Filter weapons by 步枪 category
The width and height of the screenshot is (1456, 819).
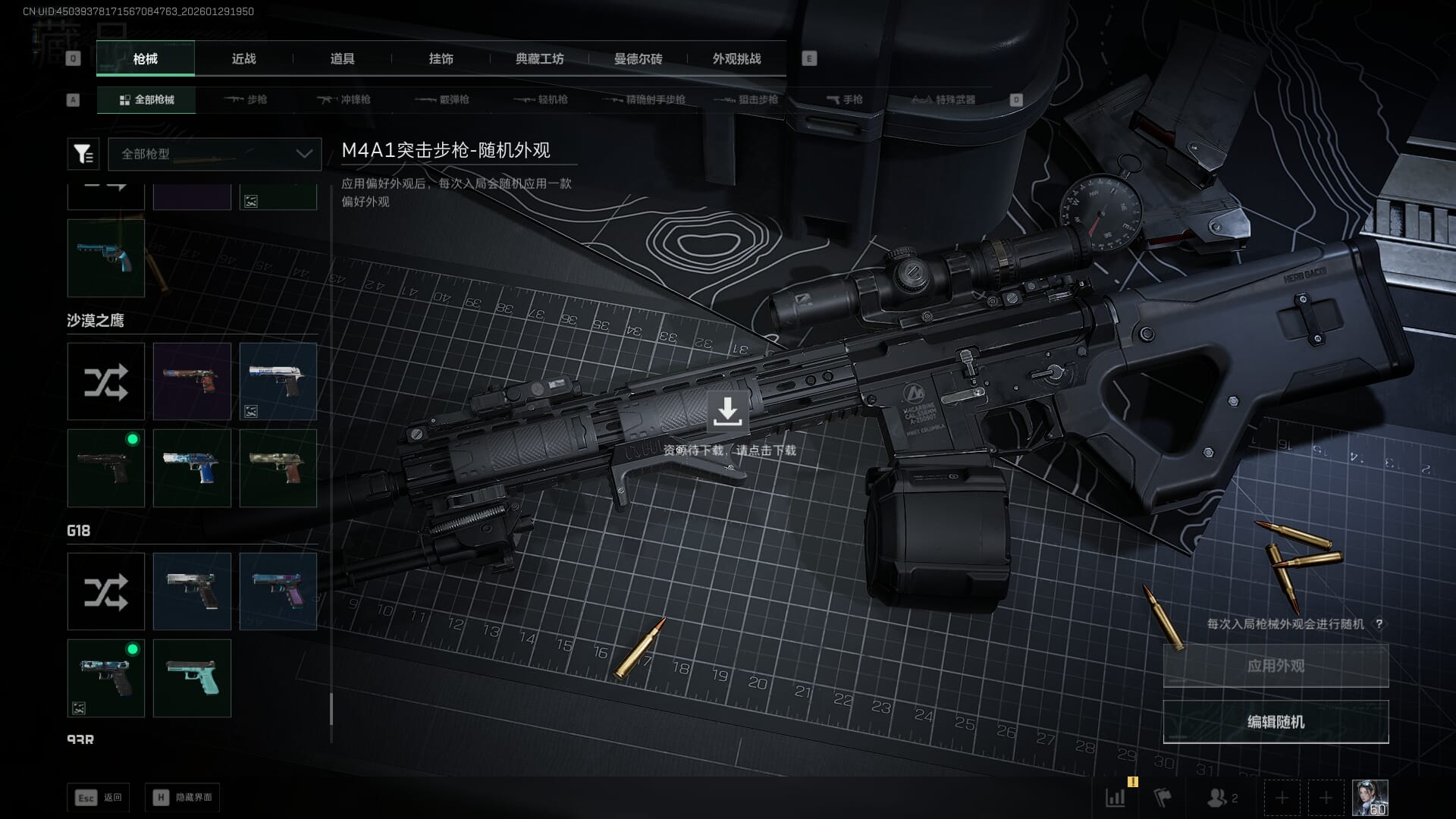tap(246, 99)
